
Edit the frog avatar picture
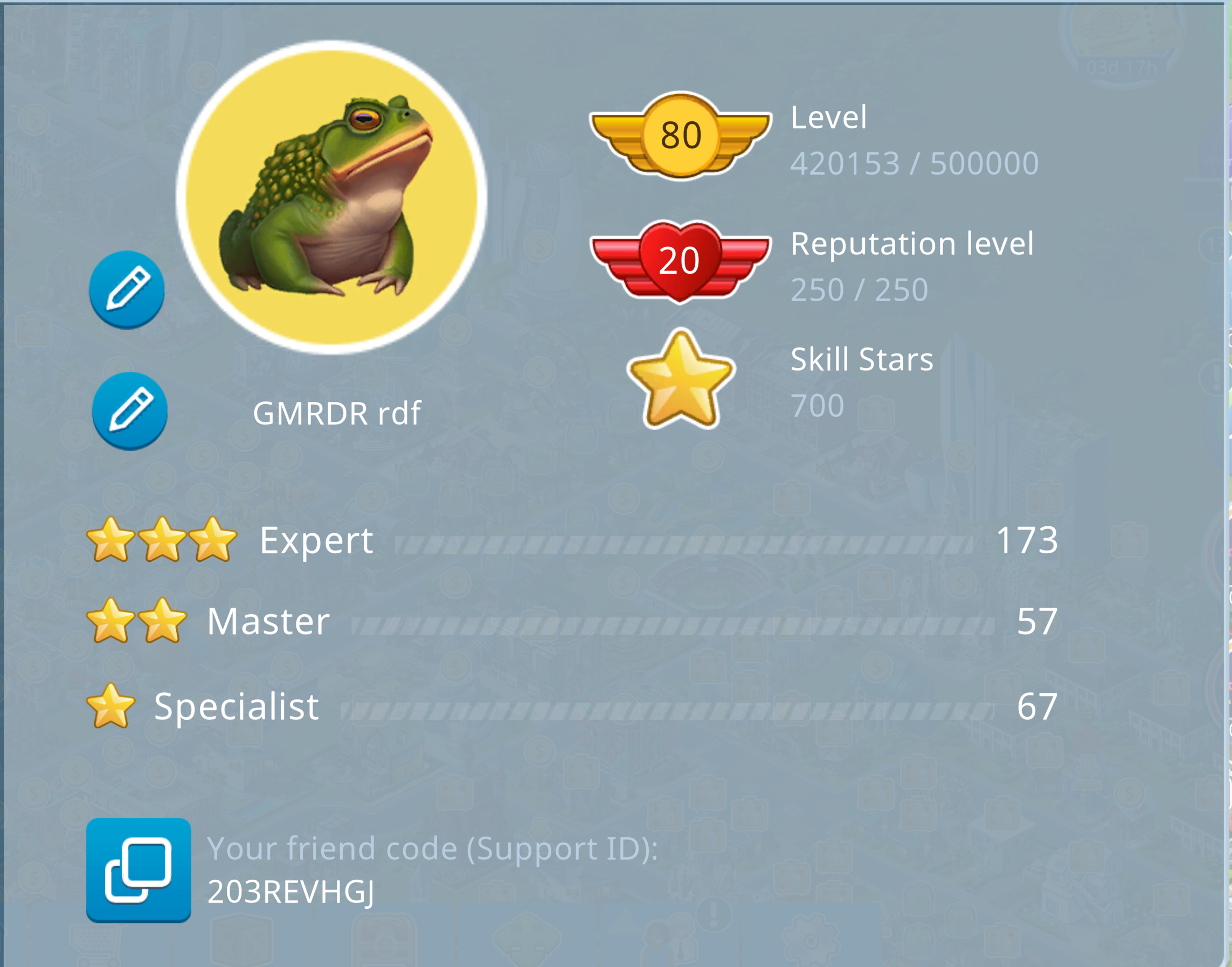point(127,289)
